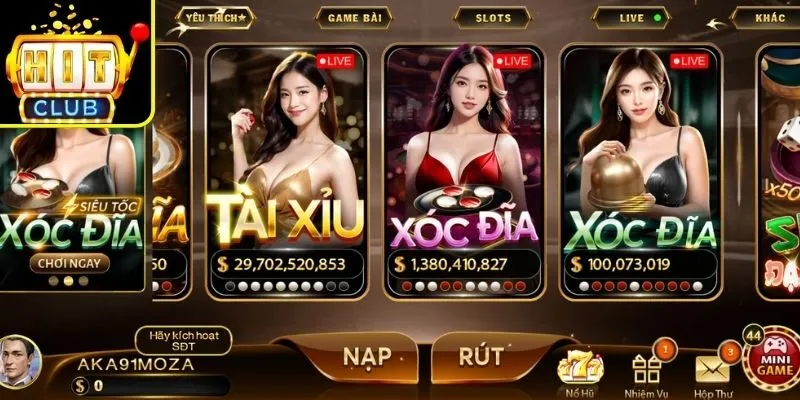Tap the Hãy kích hoạt SĐT prompt
800x400 pixels.
pos(182,340)
